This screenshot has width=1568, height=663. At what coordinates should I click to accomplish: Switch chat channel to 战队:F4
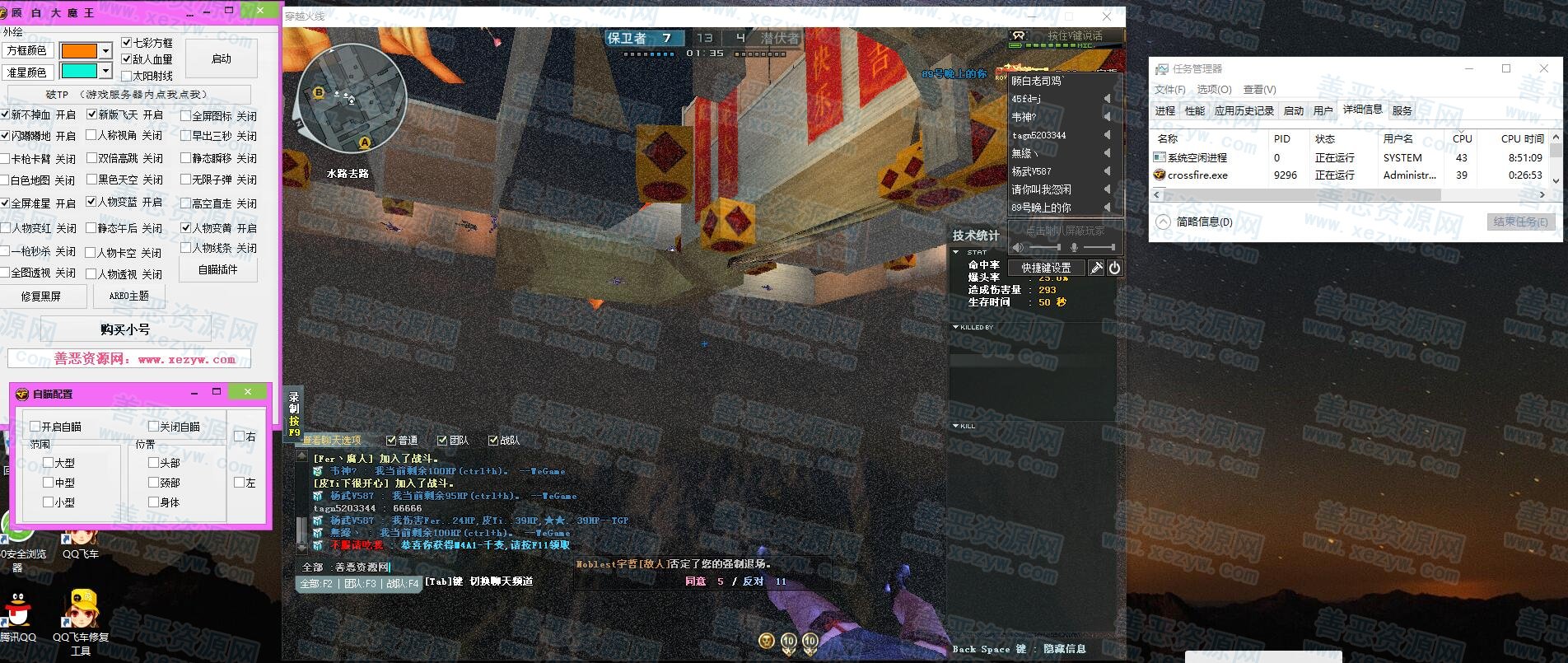pyautogui.click(x=403, y=583)
